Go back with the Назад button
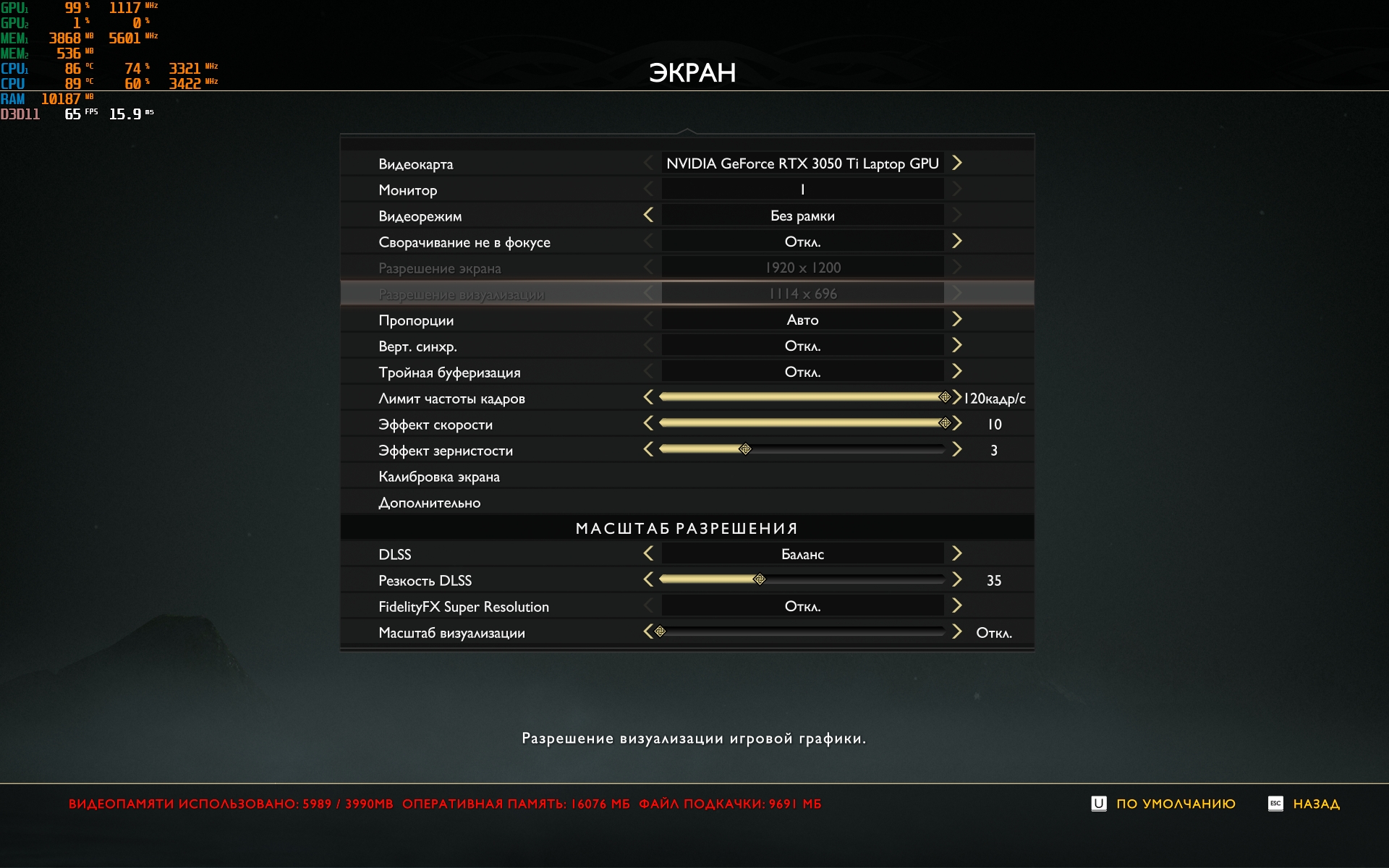Viewport: 1389px width, 868px height. tap(1315, 804)
